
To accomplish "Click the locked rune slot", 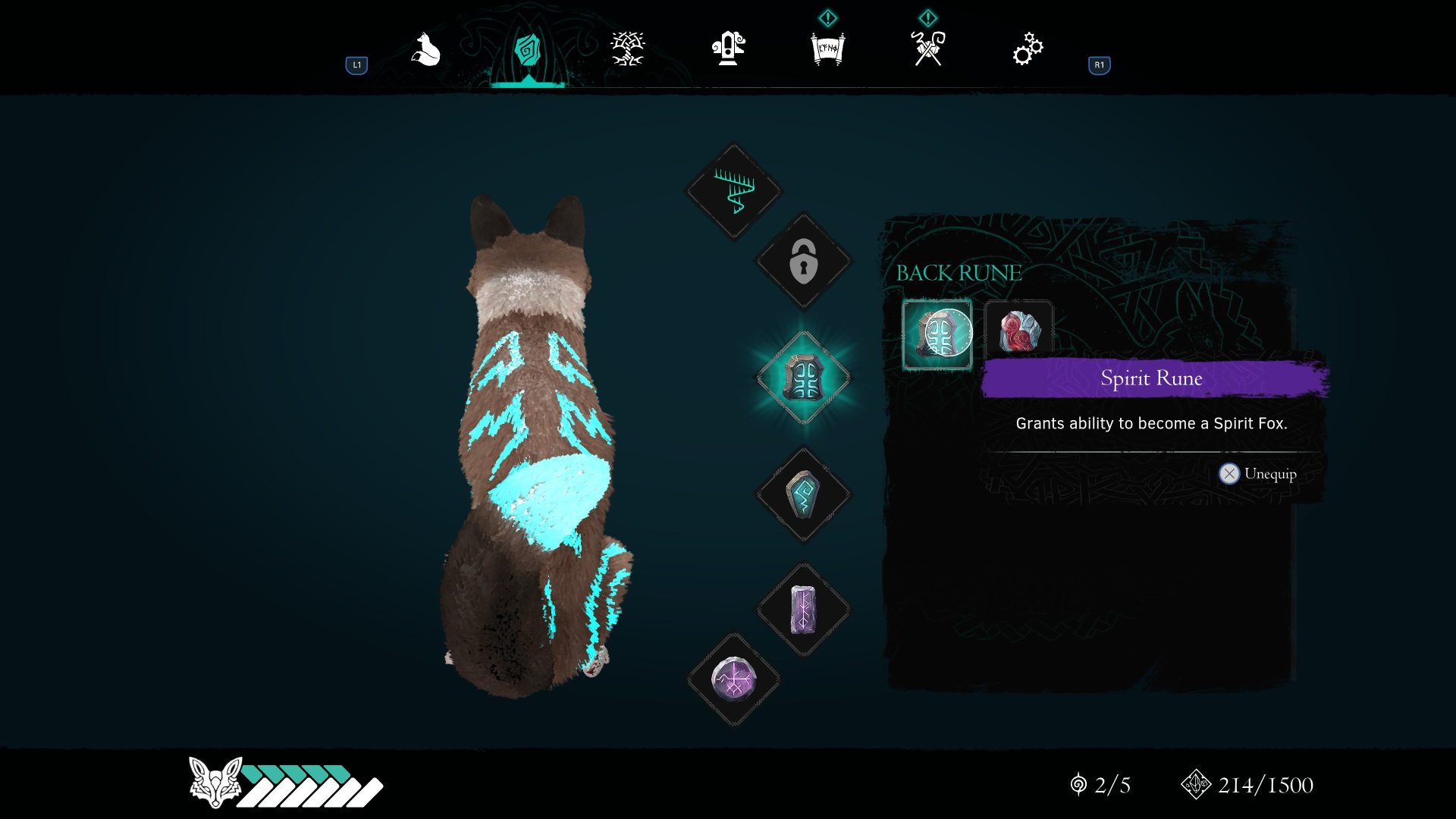I will (804, 262).
